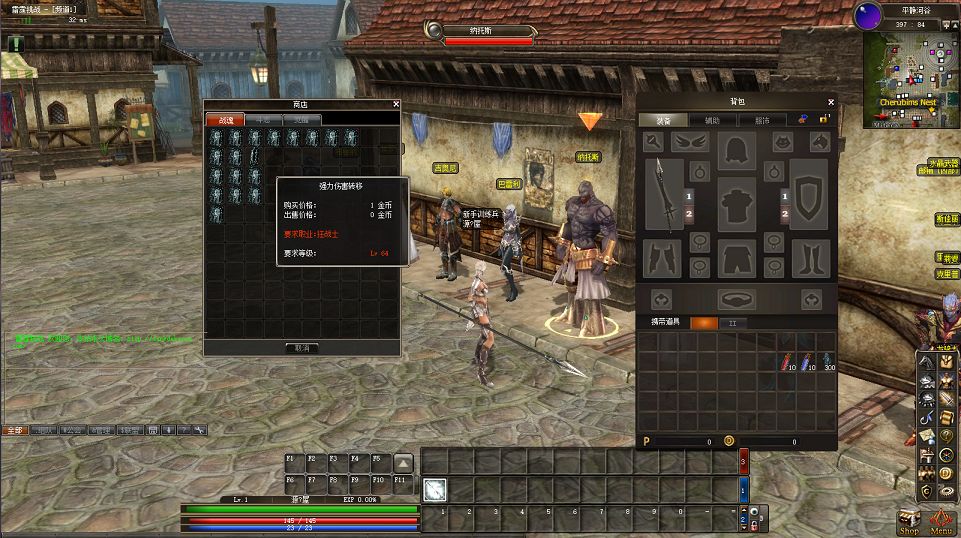Open the mail envelope icon
This screenshot has height=538, width=961.
(x=927, y=435)
